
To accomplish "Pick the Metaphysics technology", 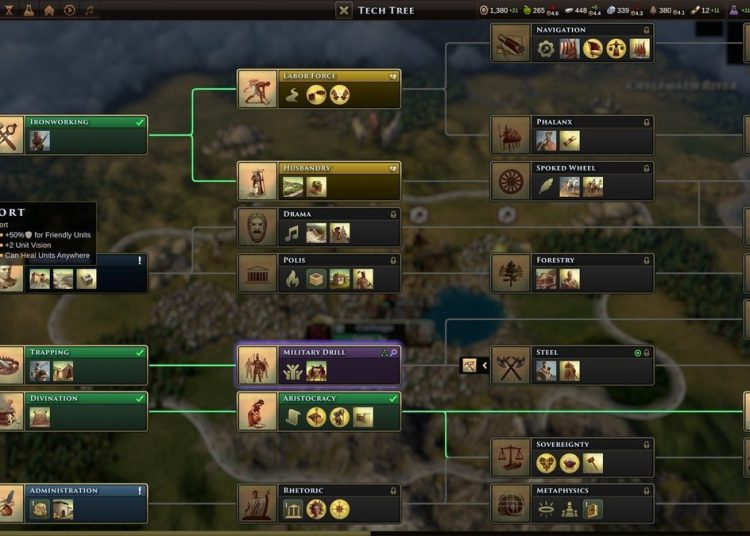I will [572, 503].
